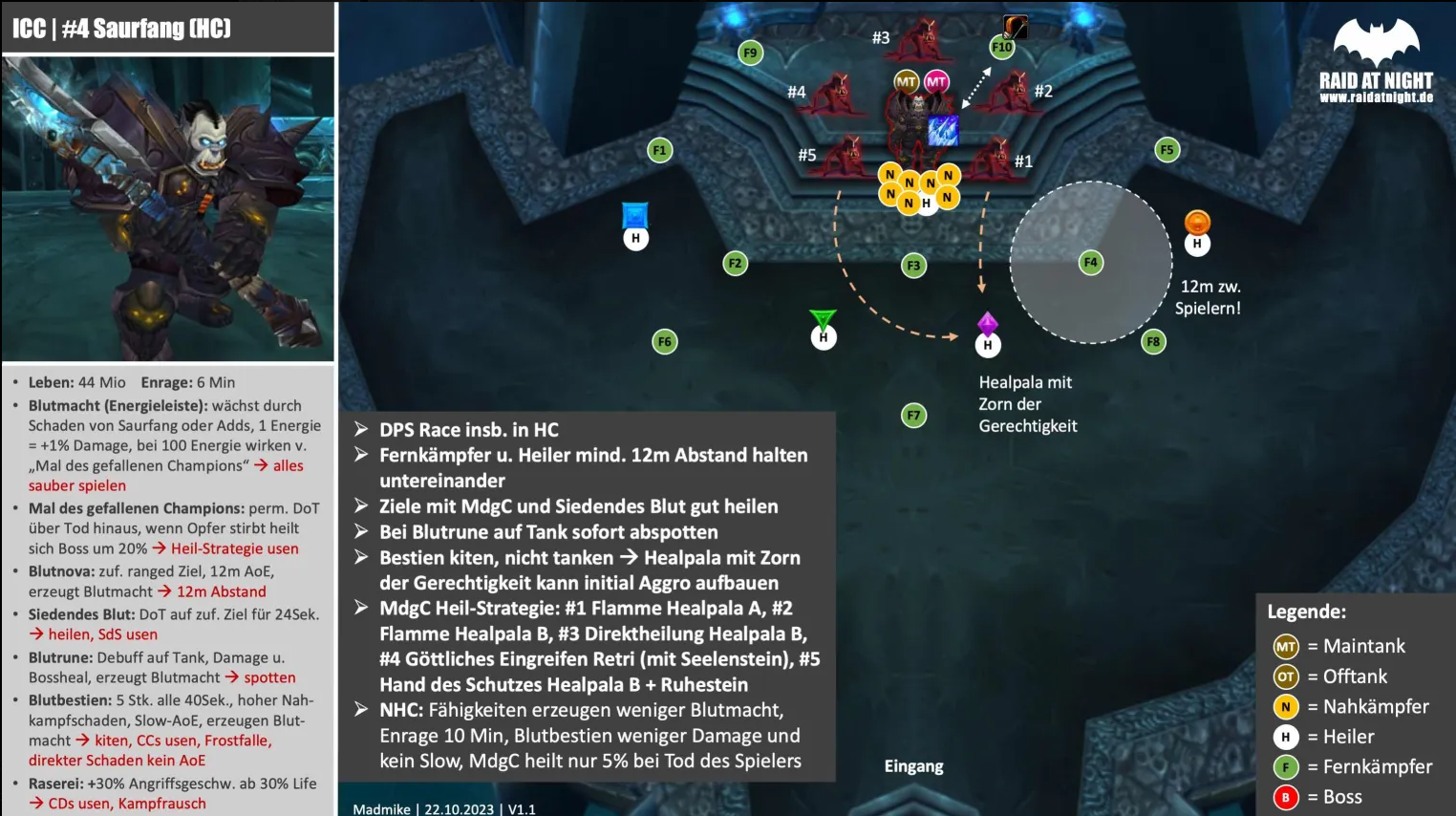Select the healer under the blue square marker
The height and width of the screenshot is (816, 1456).
(x=636, y=238)
